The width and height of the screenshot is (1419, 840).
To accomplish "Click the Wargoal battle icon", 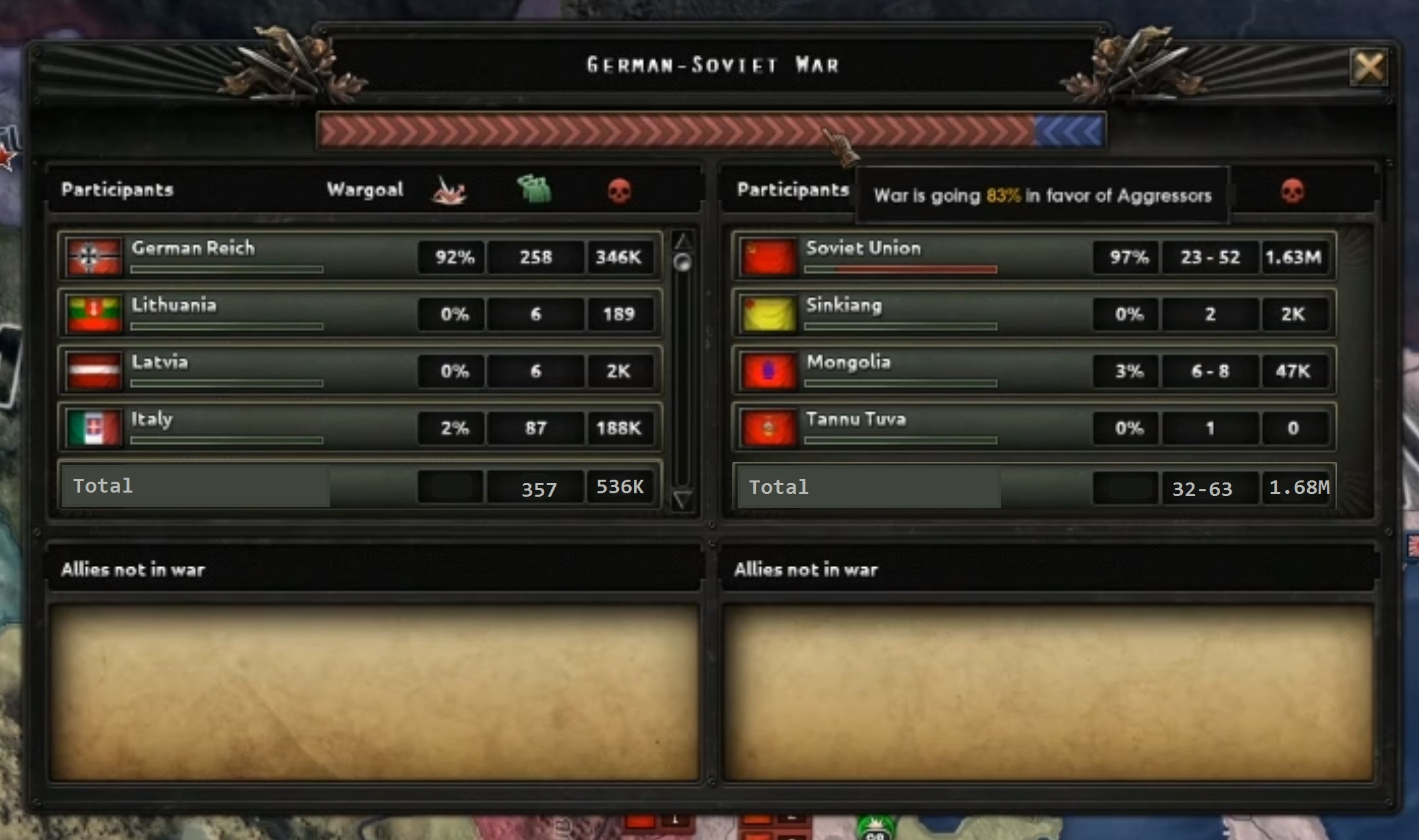I will [448, 191].
